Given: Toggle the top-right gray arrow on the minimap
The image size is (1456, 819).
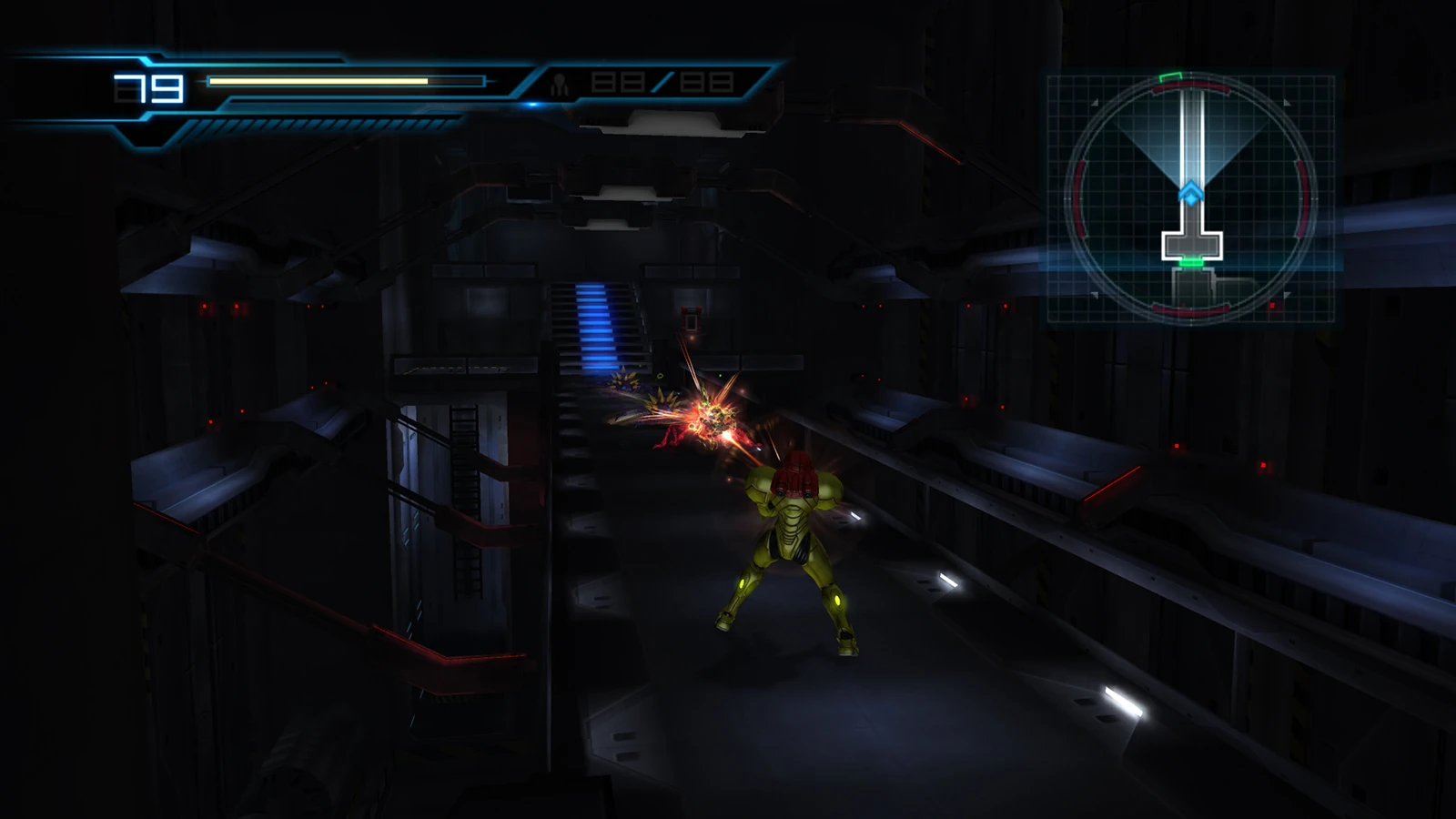Looking at the screenshot, I should (x=1288, y=103).
